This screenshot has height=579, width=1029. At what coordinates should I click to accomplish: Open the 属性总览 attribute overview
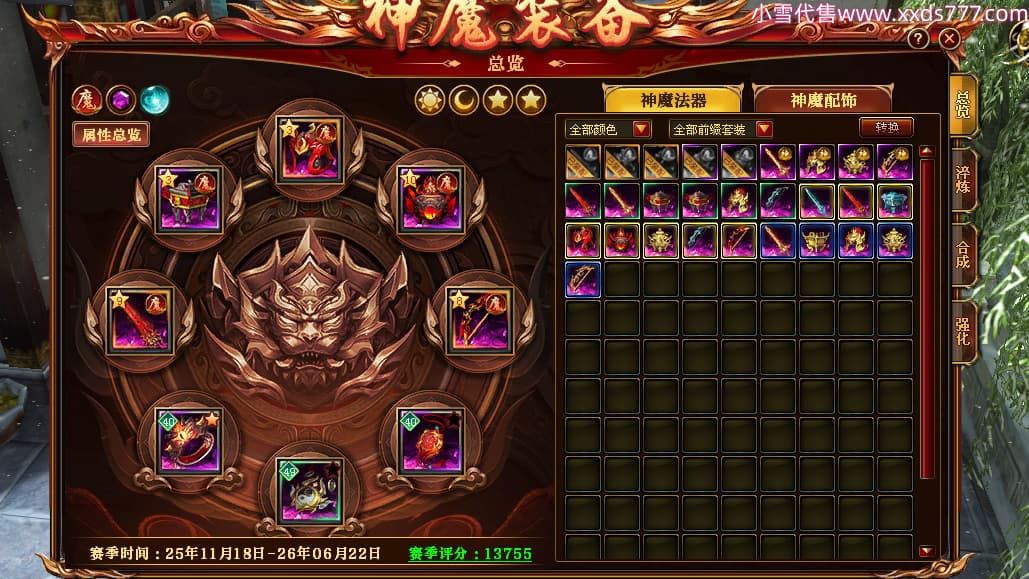[x=111, y=134]
